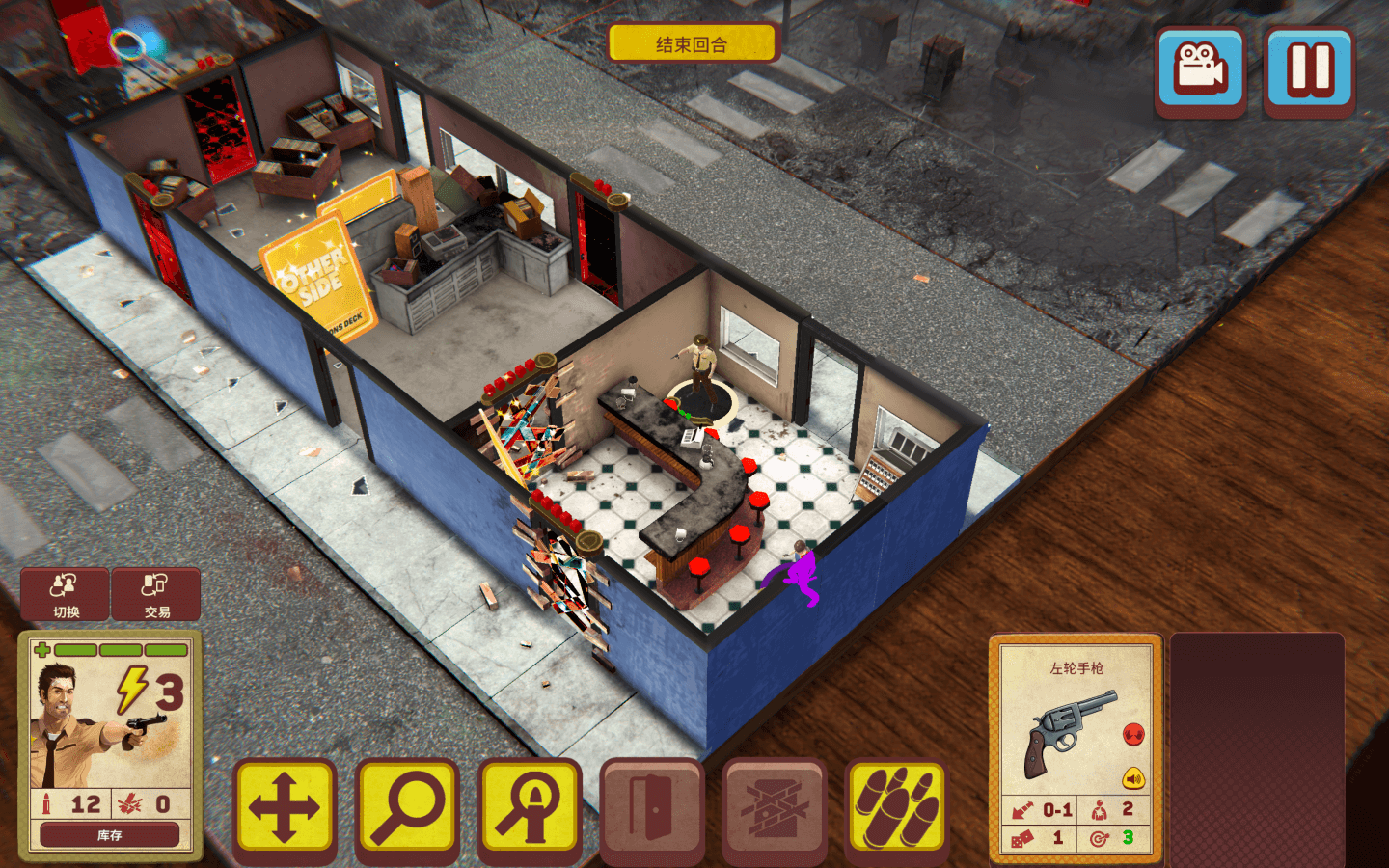Pause the game
The height and width of the screenshot is (868, 1389).
pos(1309,70)
